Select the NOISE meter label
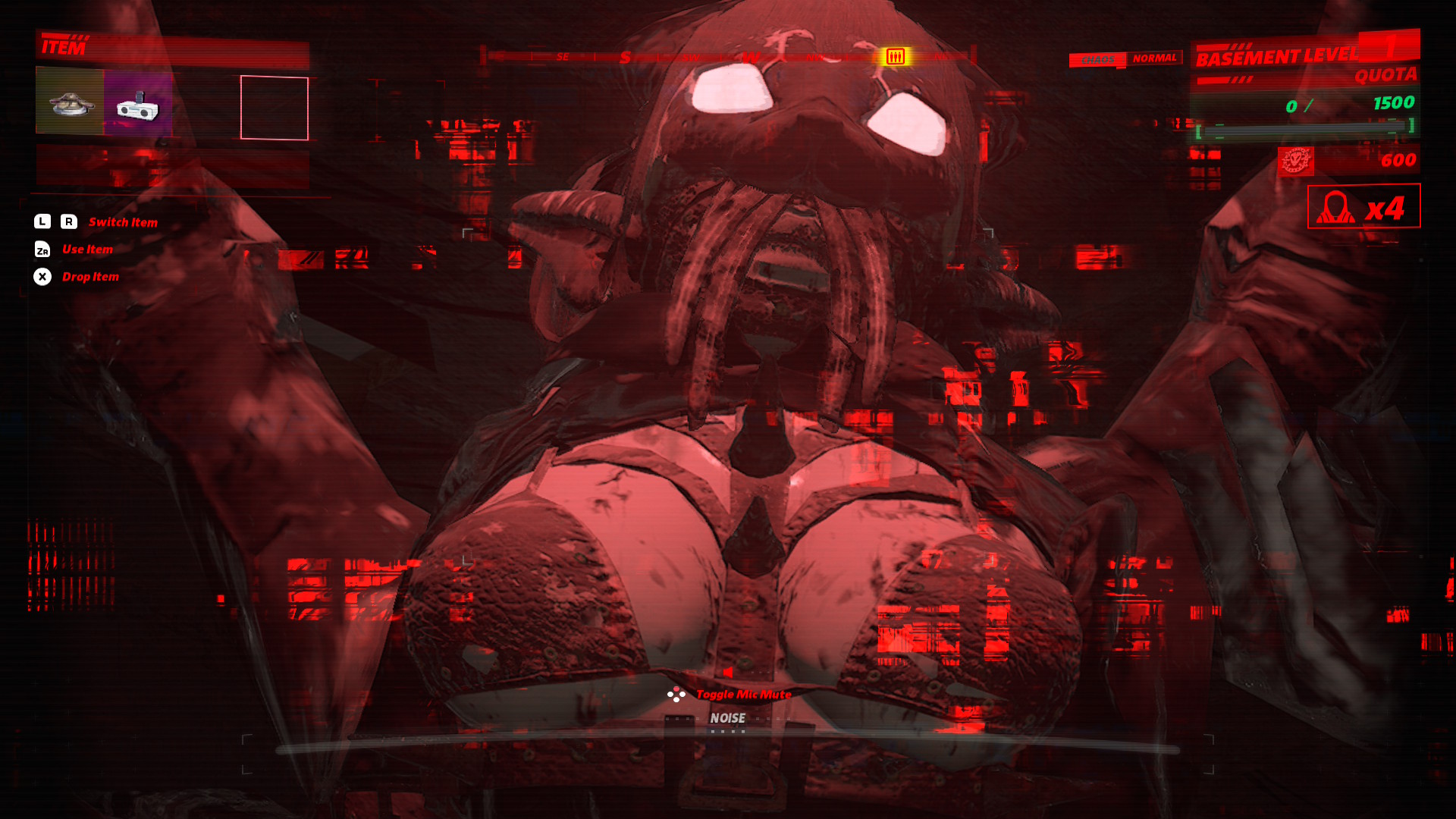The height and width of the screenshot is (819, 1456). 728,717
